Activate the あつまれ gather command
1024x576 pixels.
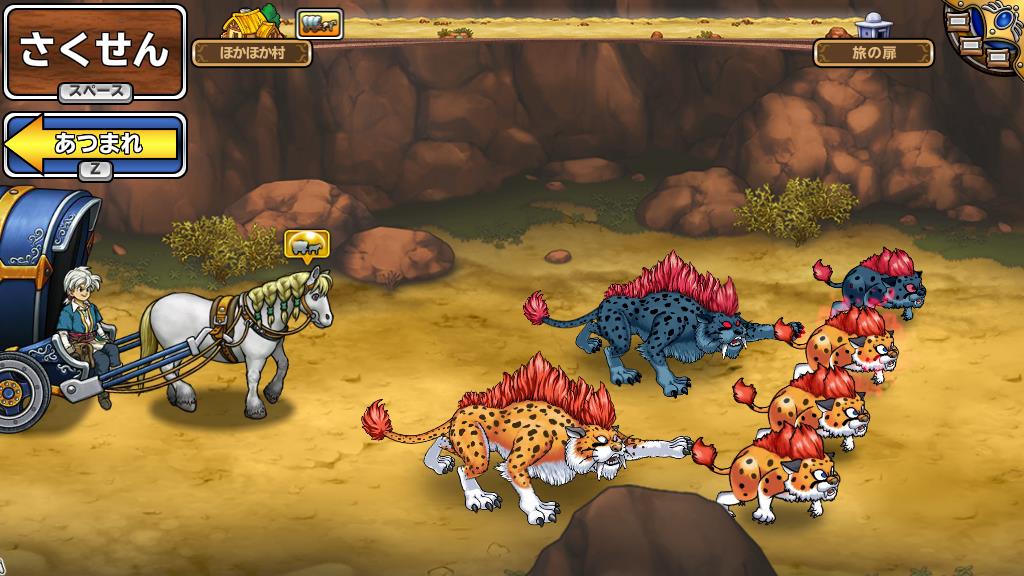point(96,145)
